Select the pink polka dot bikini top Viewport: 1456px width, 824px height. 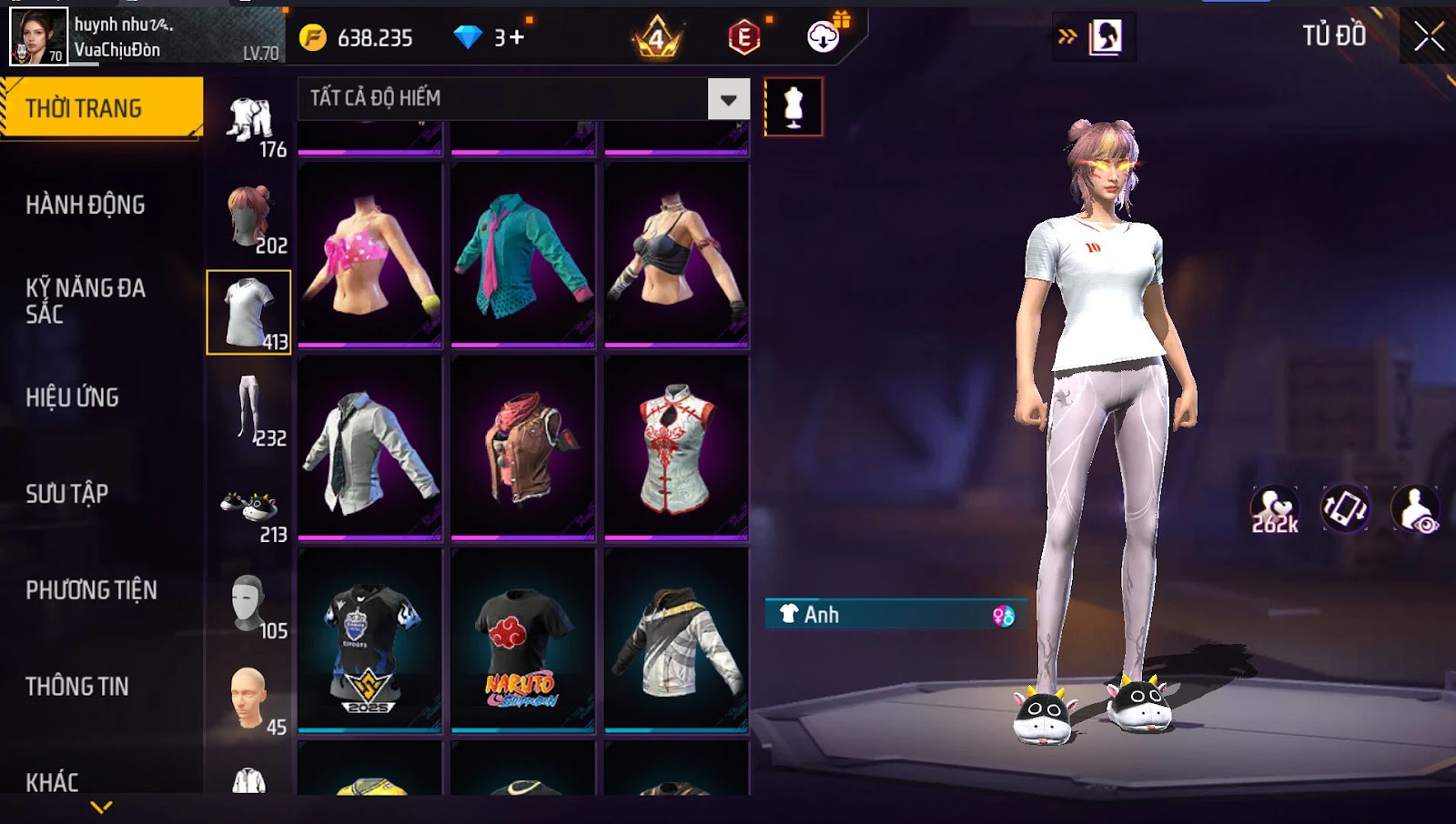[x=369, y=256]
